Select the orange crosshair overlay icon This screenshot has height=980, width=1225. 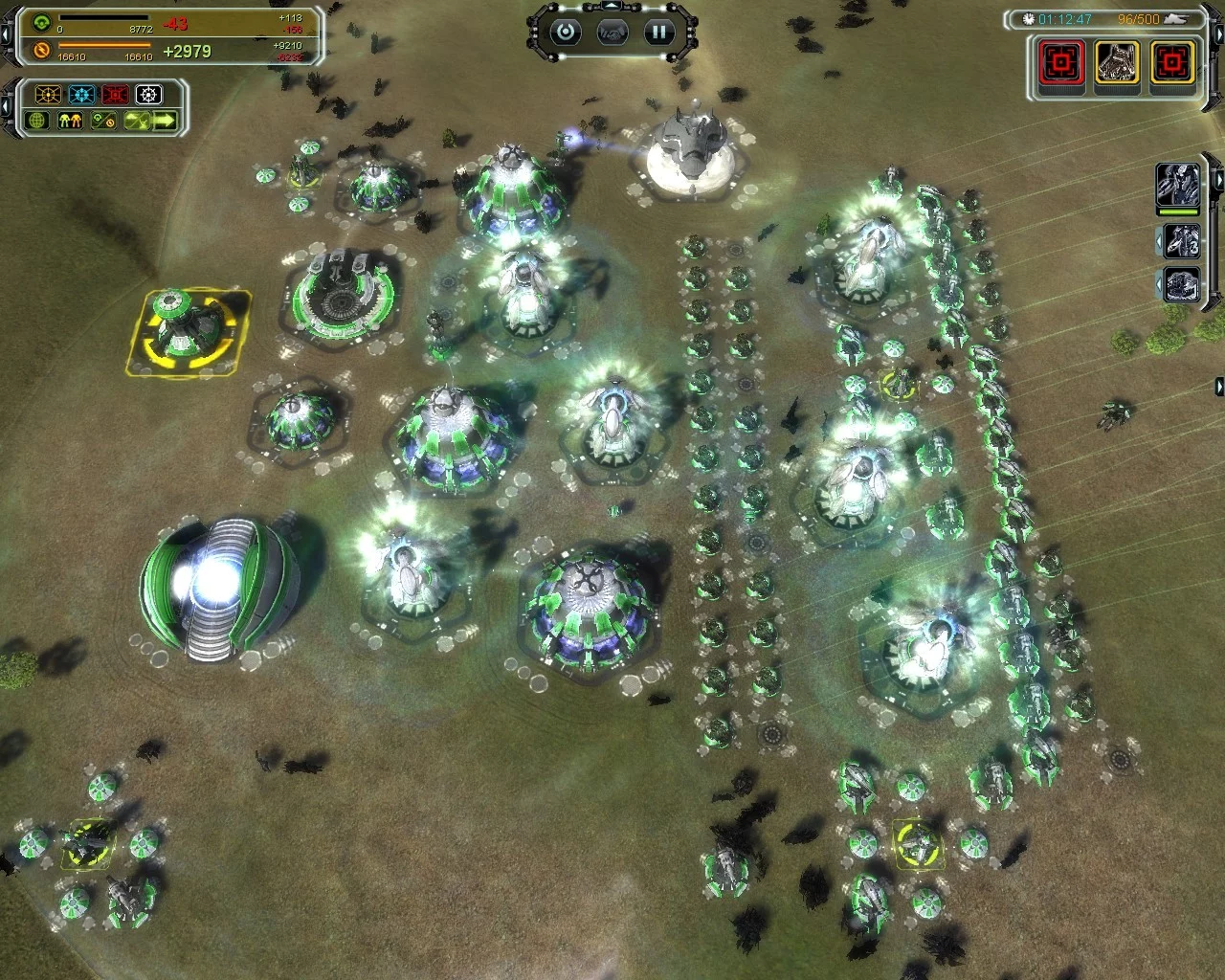48,95
